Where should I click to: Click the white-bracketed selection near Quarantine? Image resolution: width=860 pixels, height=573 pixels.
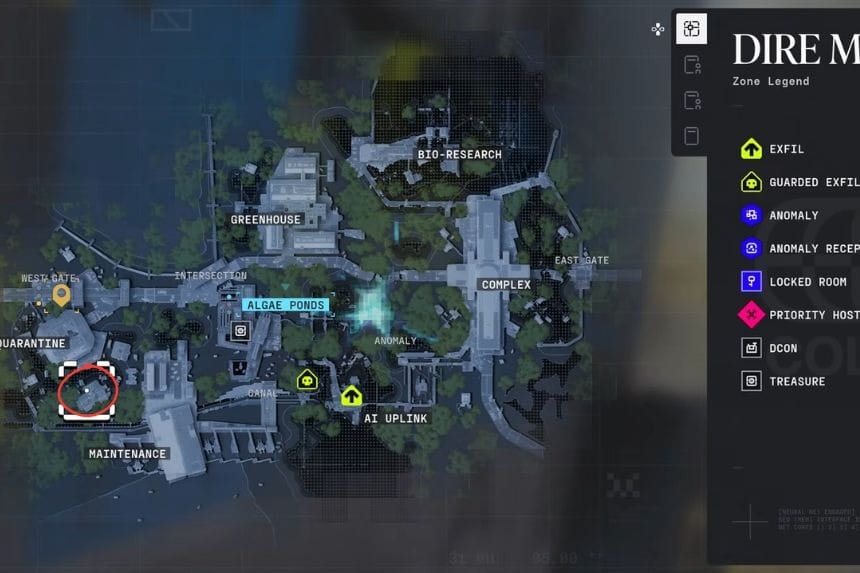tap(88, 389)
